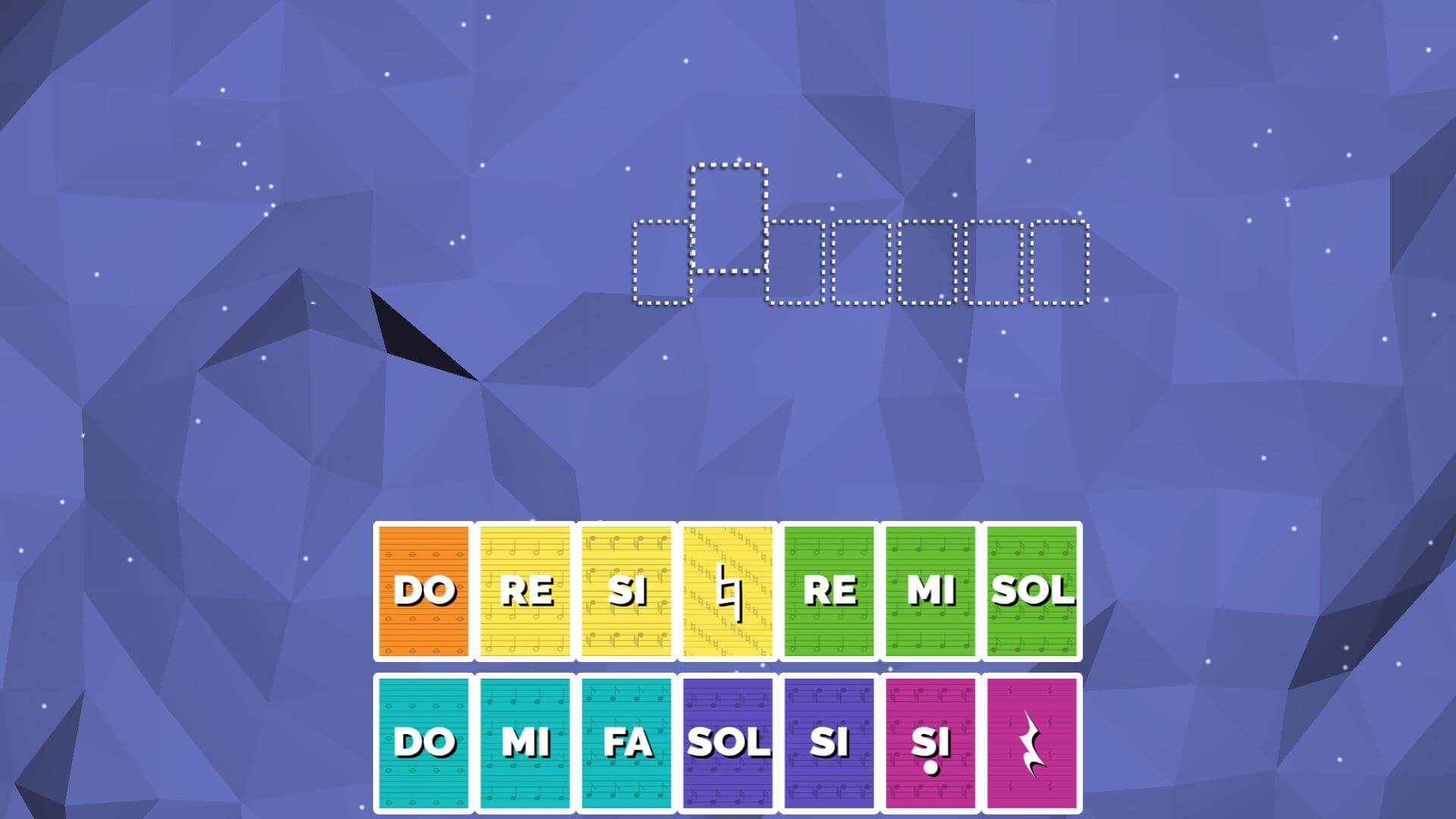
Task: Click the last dotted answer slot
Action: pos(1061,262)
